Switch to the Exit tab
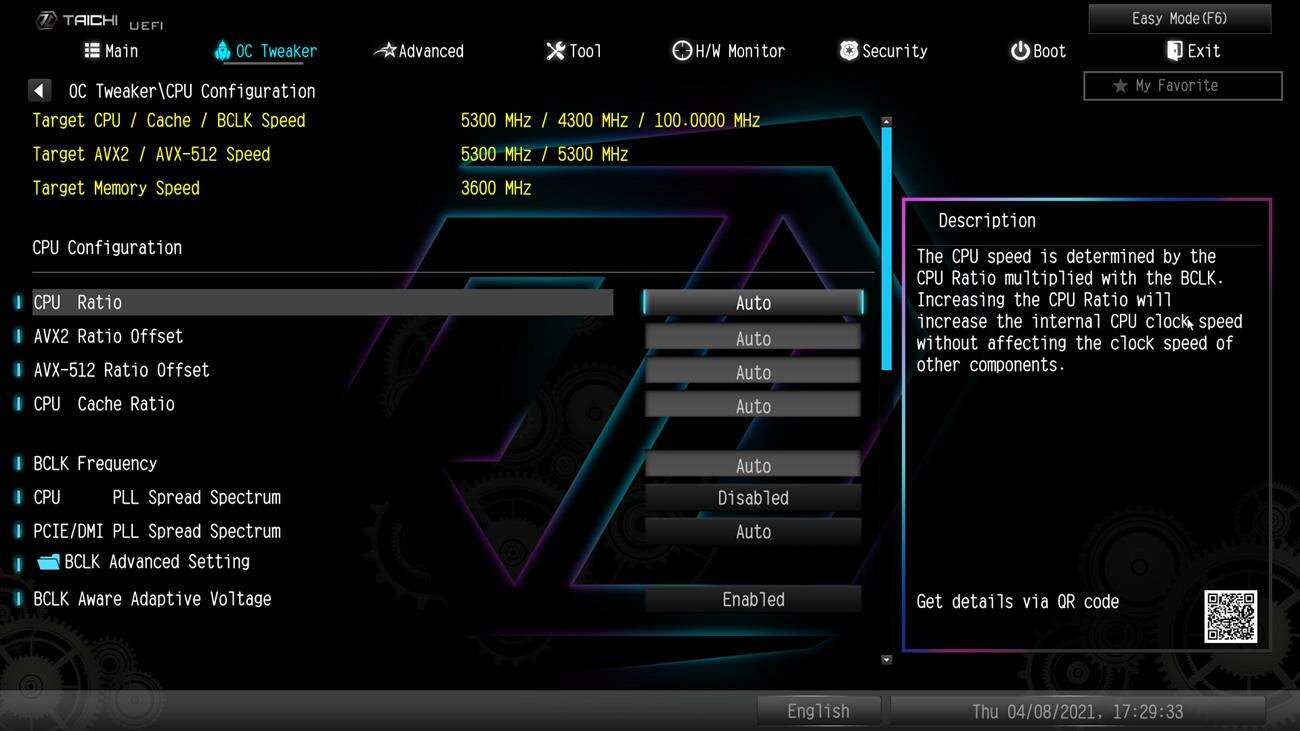 (x=1193, y=50)
